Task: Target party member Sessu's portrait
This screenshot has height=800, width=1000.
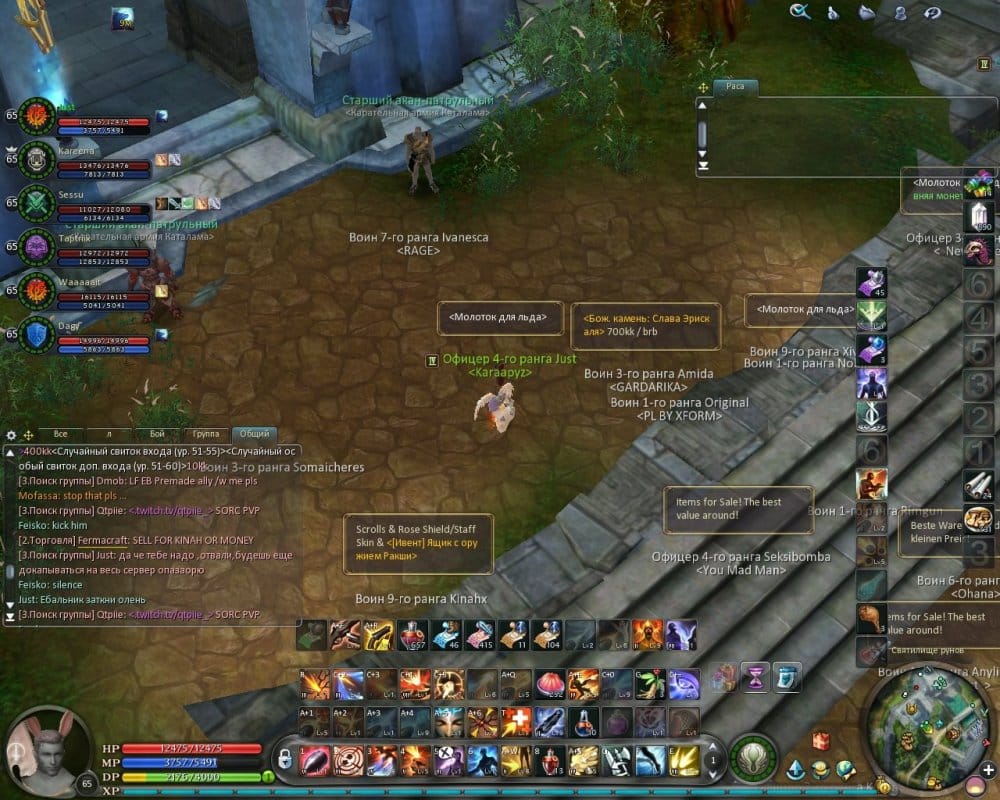Action: click(x=38, y=201)
